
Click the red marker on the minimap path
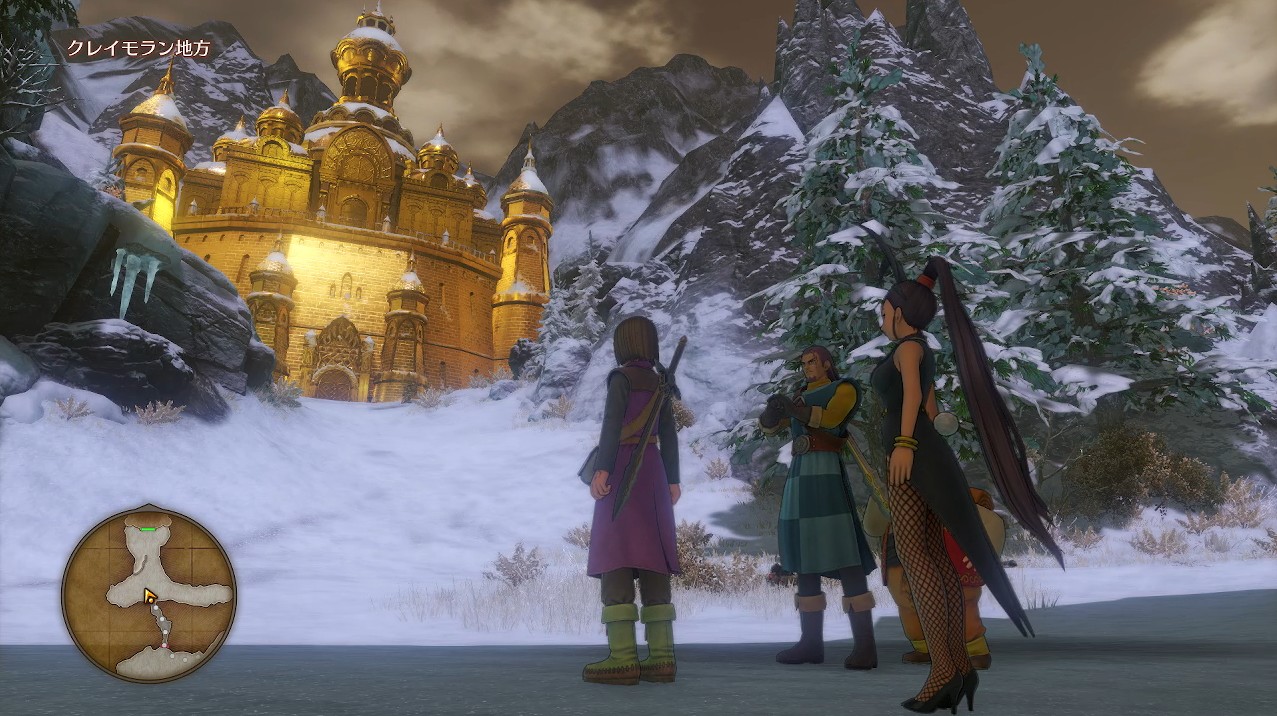coord(164,646)
